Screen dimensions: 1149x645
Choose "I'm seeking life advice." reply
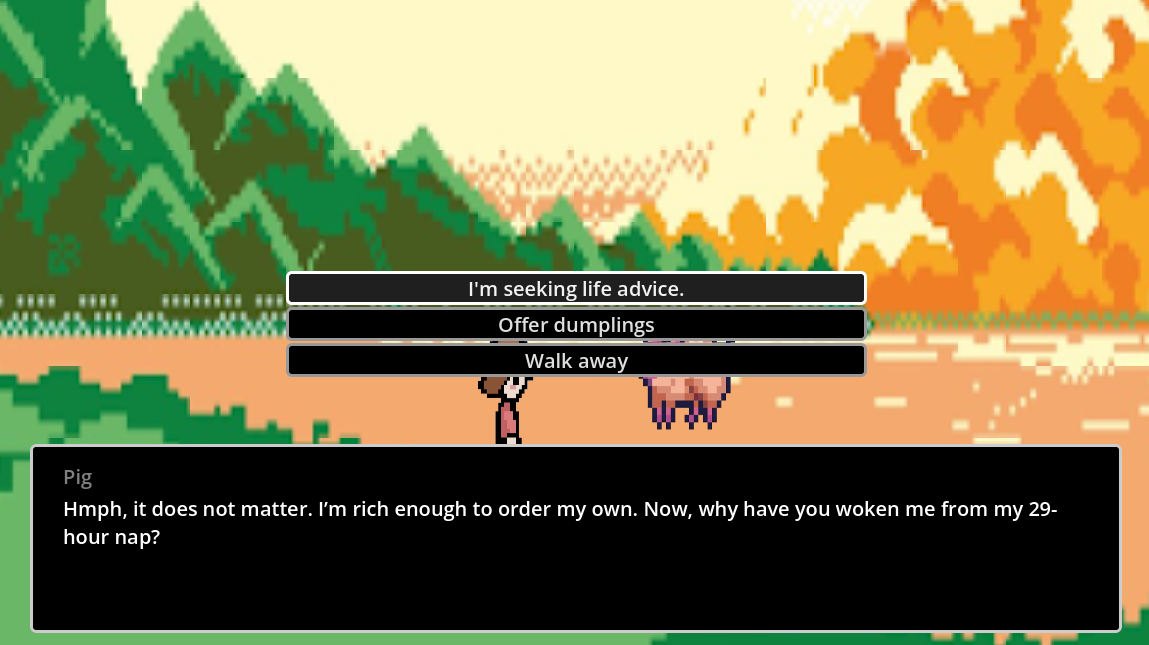click(576, 289)
